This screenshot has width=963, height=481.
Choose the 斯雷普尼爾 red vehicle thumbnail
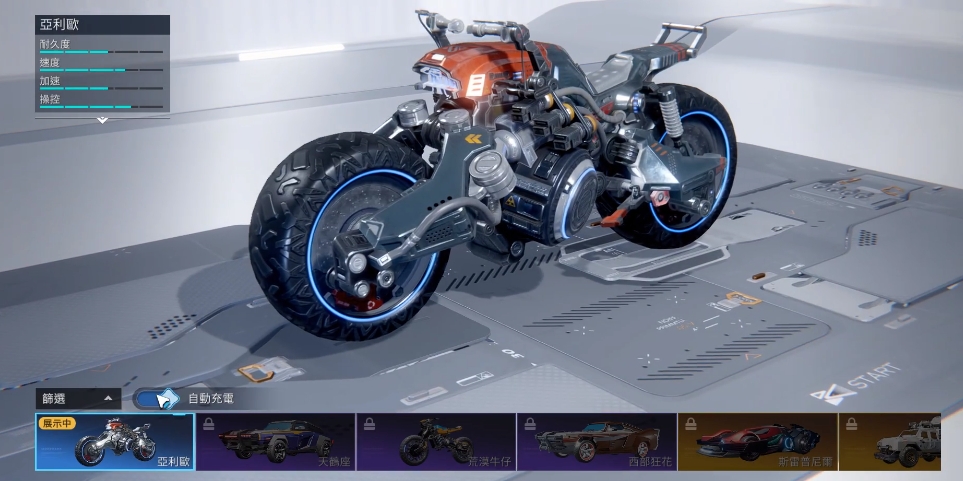coord(757,442)
